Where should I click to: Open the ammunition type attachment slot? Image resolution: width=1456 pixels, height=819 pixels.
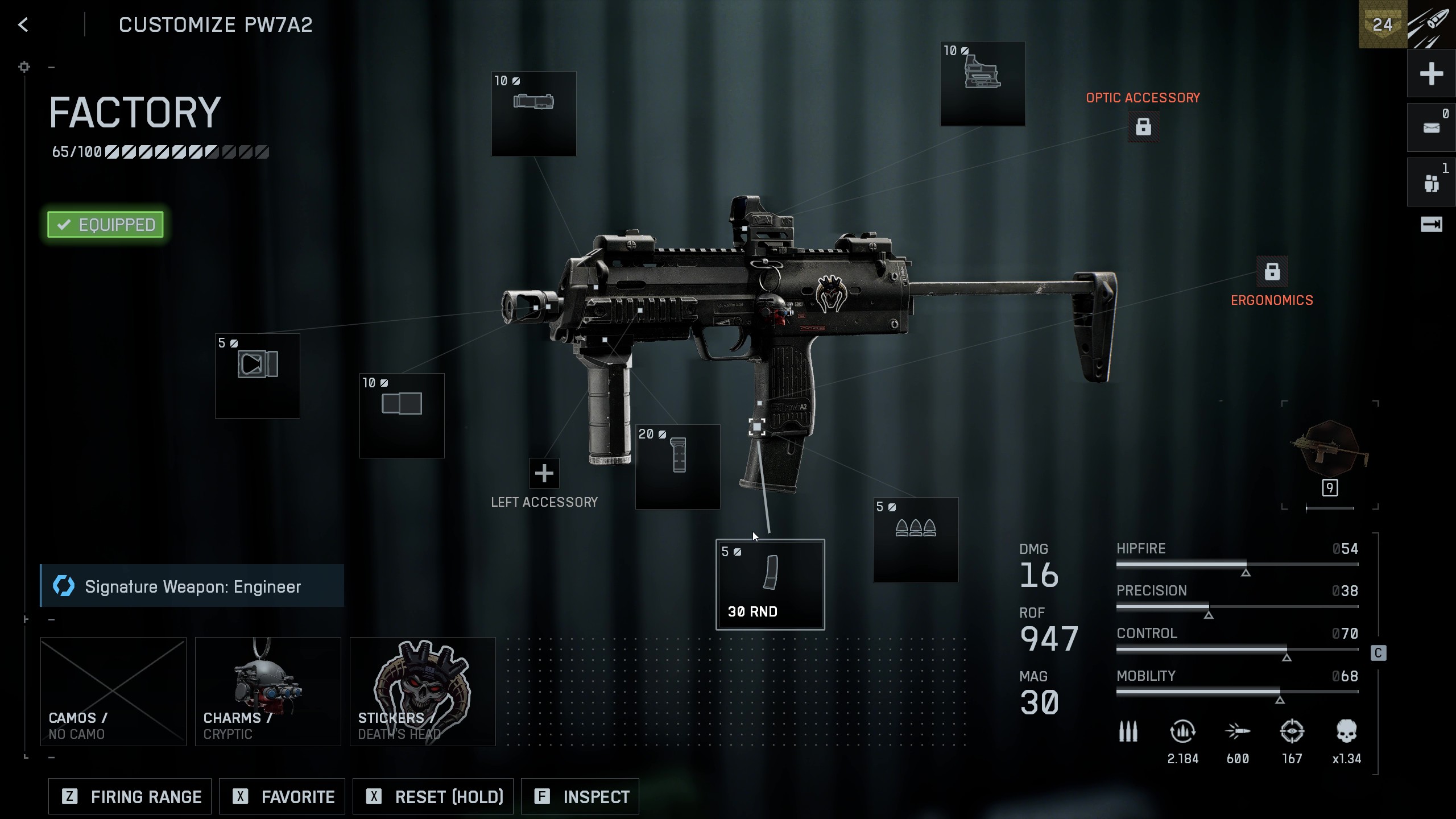tap(916, 540)
